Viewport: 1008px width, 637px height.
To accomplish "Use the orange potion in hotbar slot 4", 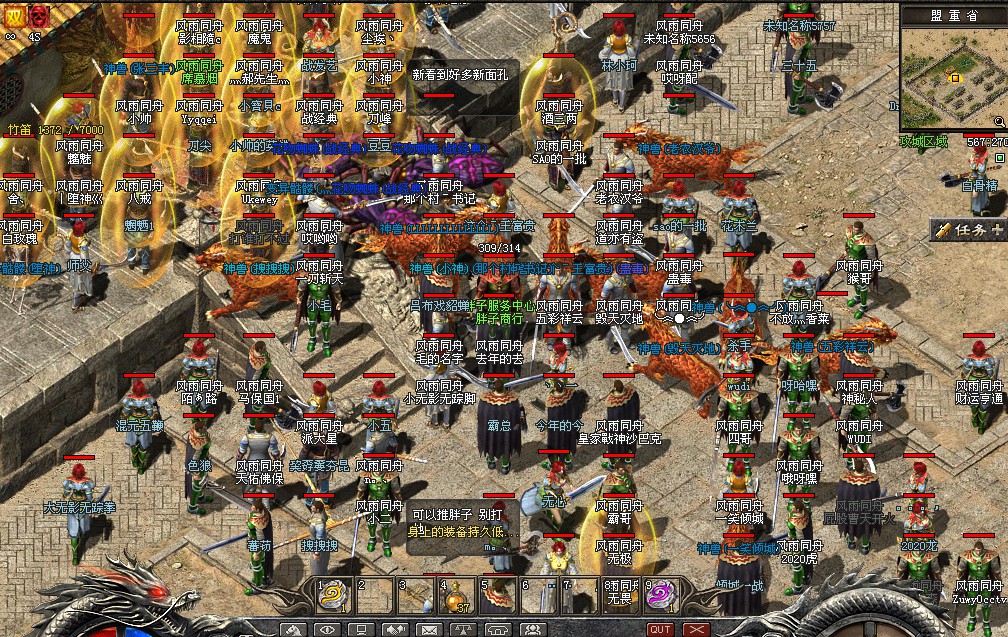I will 455,595.
